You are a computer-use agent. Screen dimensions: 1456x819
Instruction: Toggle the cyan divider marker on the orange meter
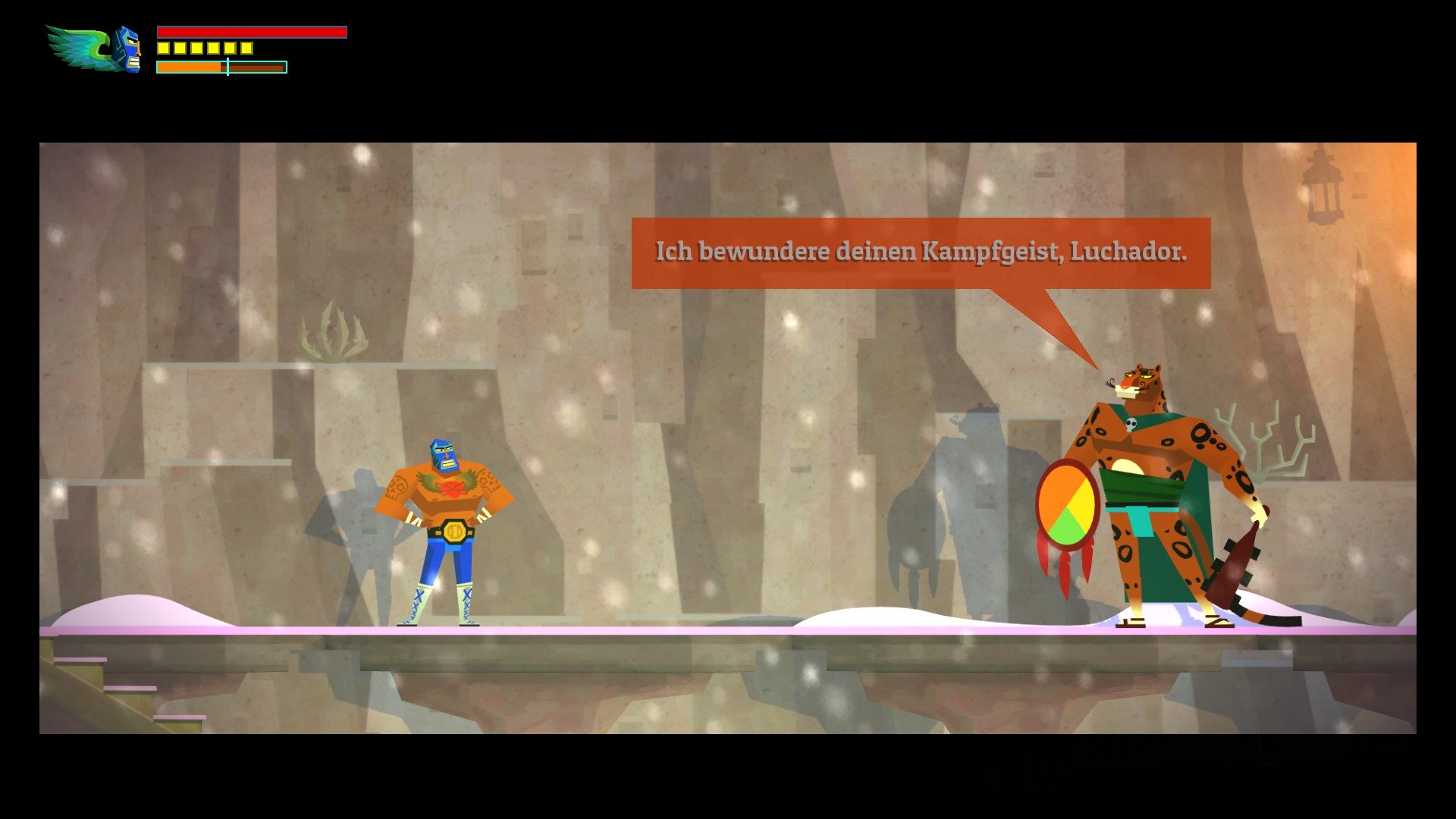(x=227, y=67)
